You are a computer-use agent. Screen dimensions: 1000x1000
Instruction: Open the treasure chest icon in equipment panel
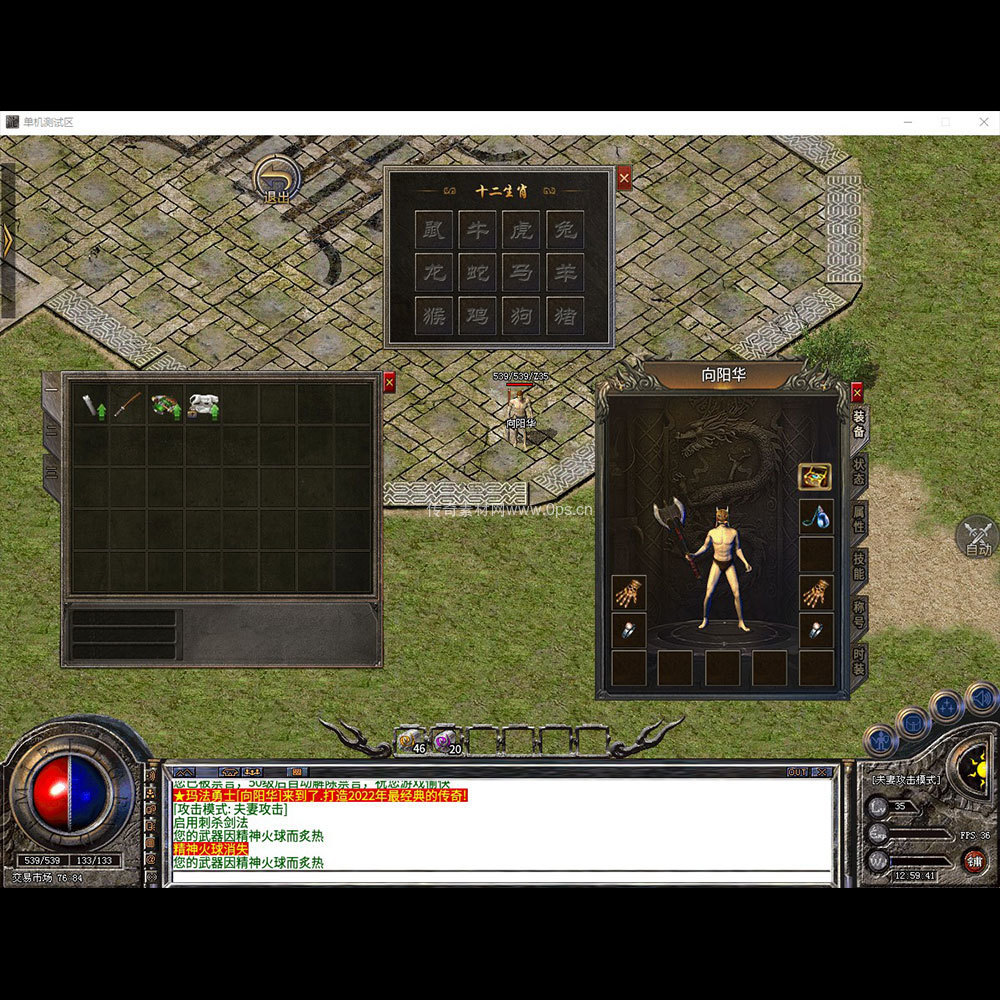click(815, 476)
